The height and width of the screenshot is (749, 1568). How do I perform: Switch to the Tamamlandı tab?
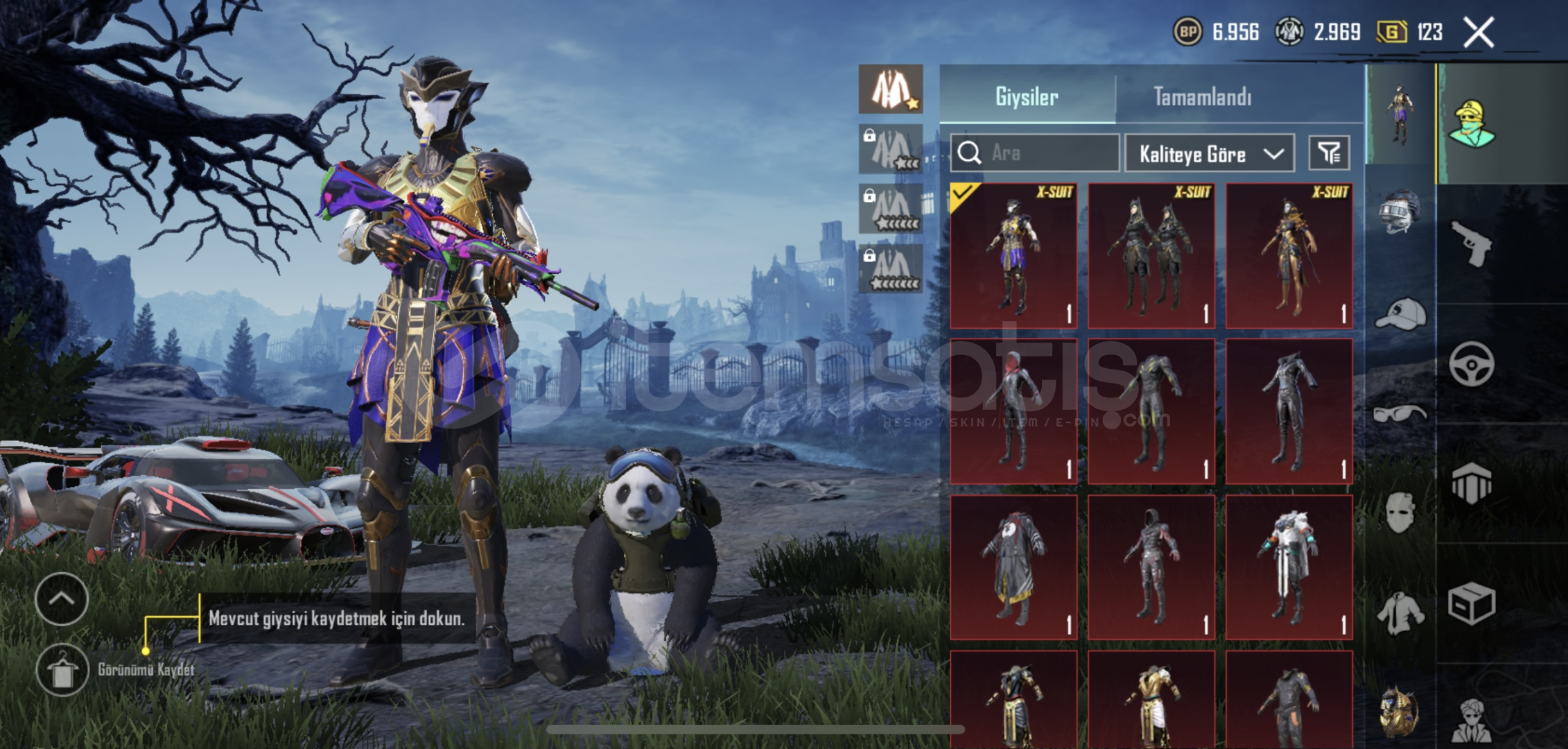tap(1203, 96)
